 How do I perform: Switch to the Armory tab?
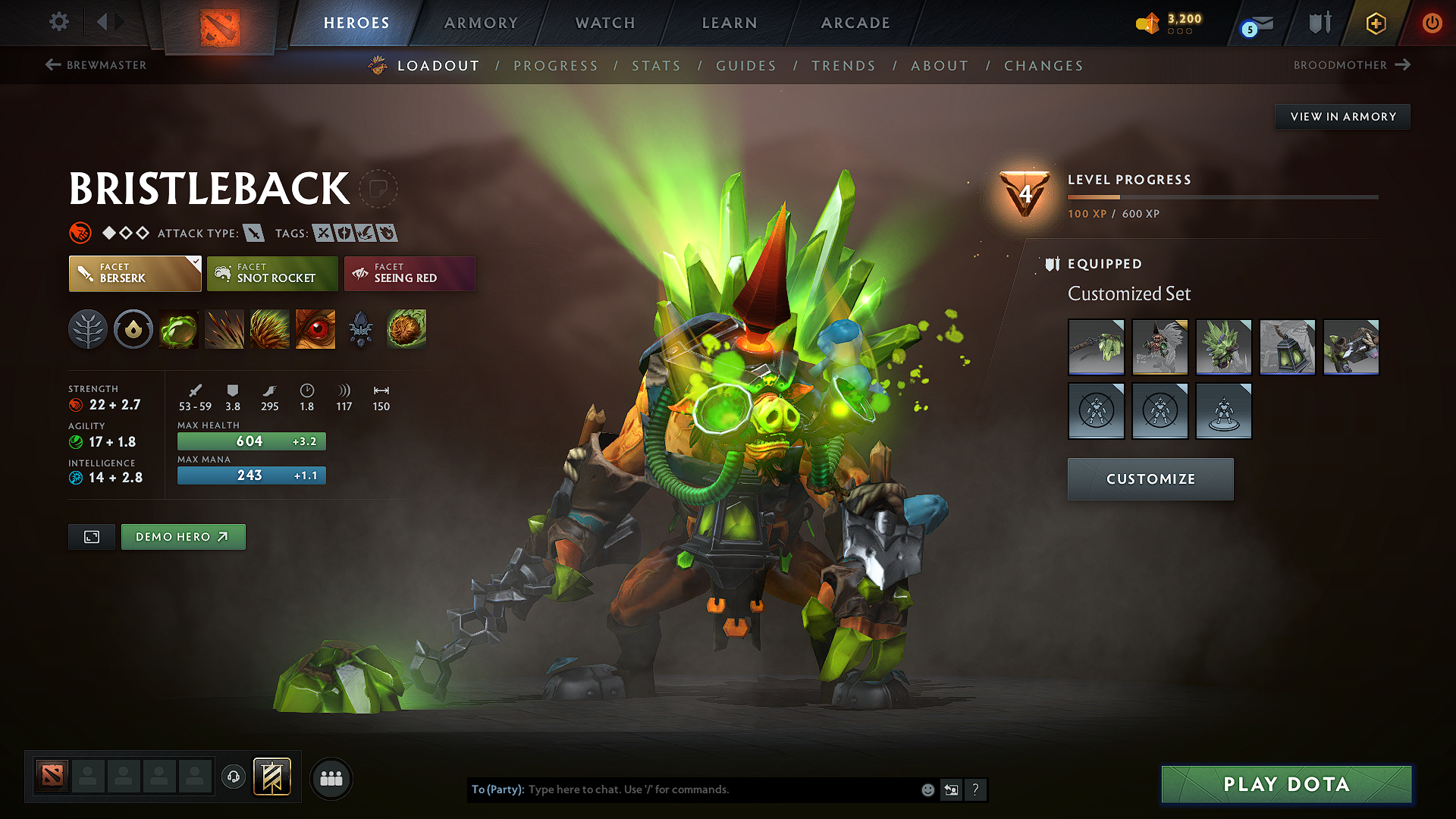pos(481,23)
